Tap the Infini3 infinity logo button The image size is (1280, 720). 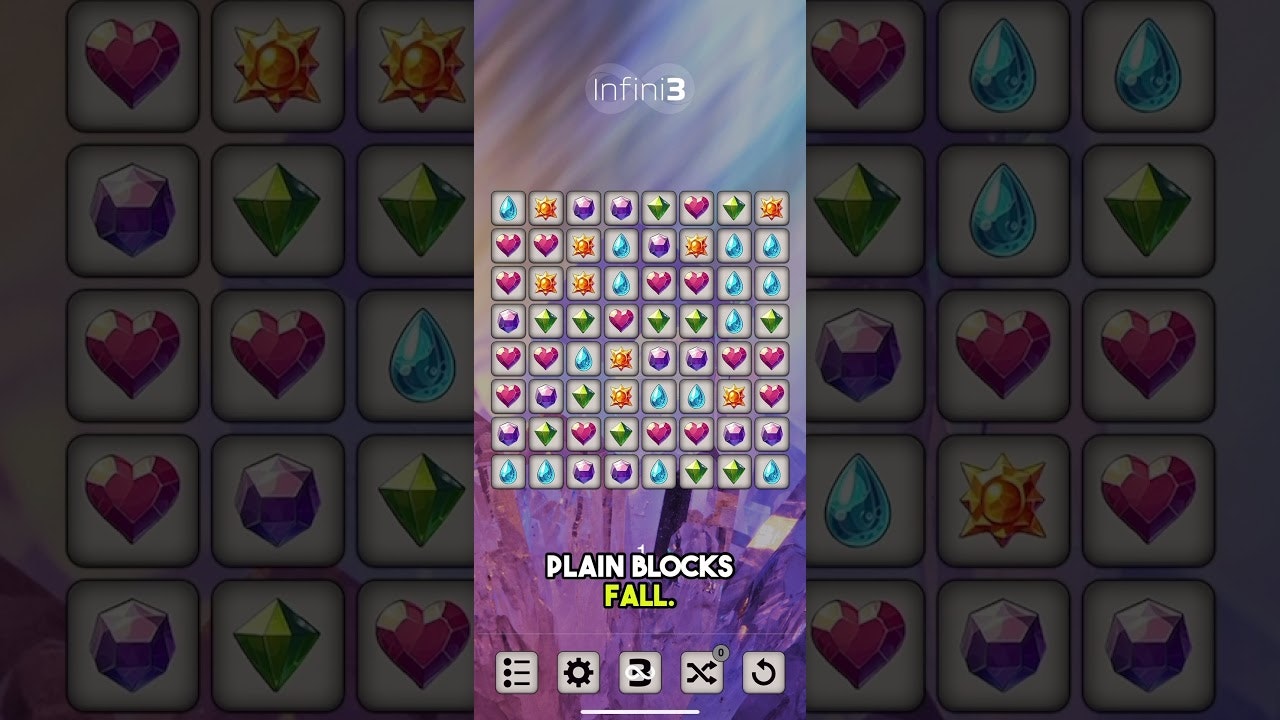[x=640, y=673]
